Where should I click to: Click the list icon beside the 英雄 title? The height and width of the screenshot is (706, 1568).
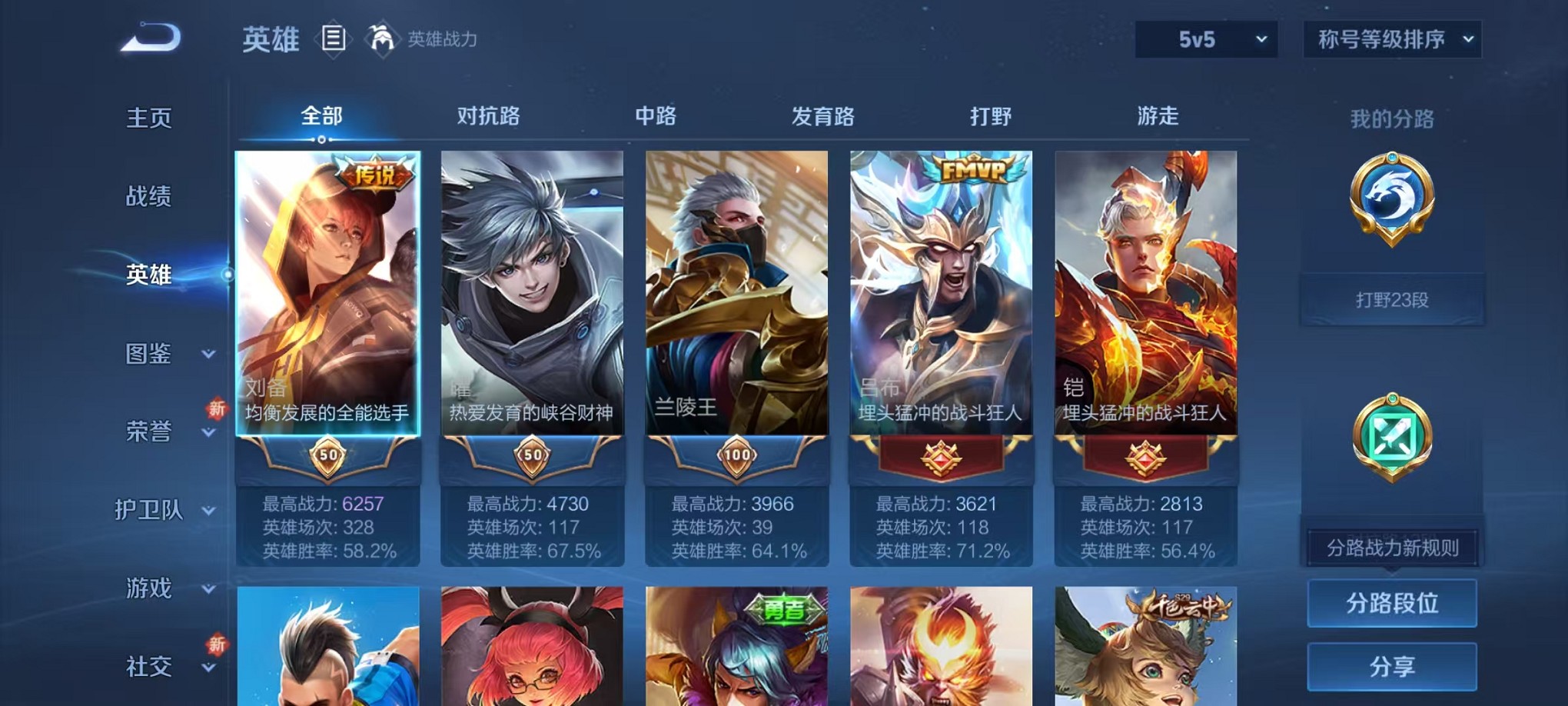[x=334, y=39]
